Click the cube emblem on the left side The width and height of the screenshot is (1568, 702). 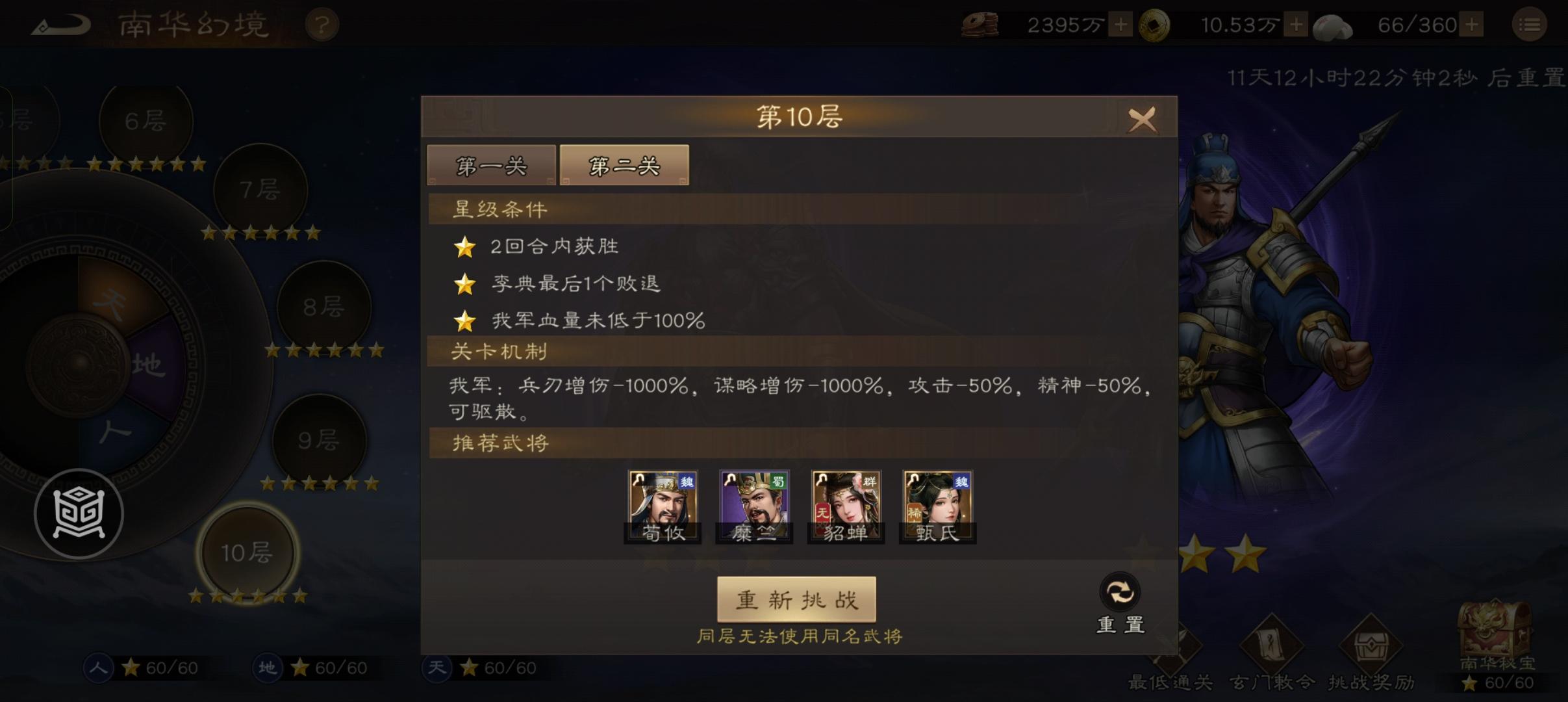point(80,513)
